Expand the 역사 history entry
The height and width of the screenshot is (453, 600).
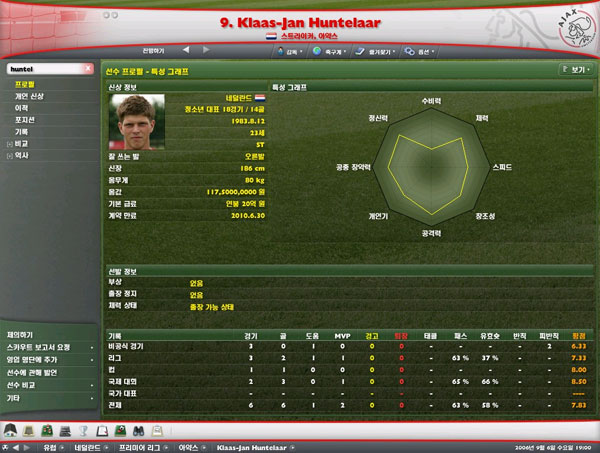pos(21,154)
